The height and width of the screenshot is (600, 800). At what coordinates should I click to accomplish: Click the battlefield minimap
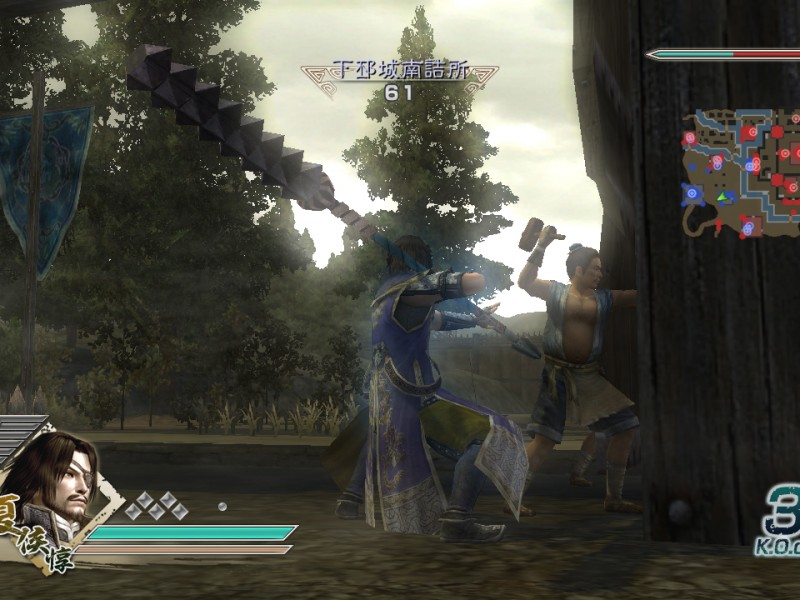tap(741, 172)
